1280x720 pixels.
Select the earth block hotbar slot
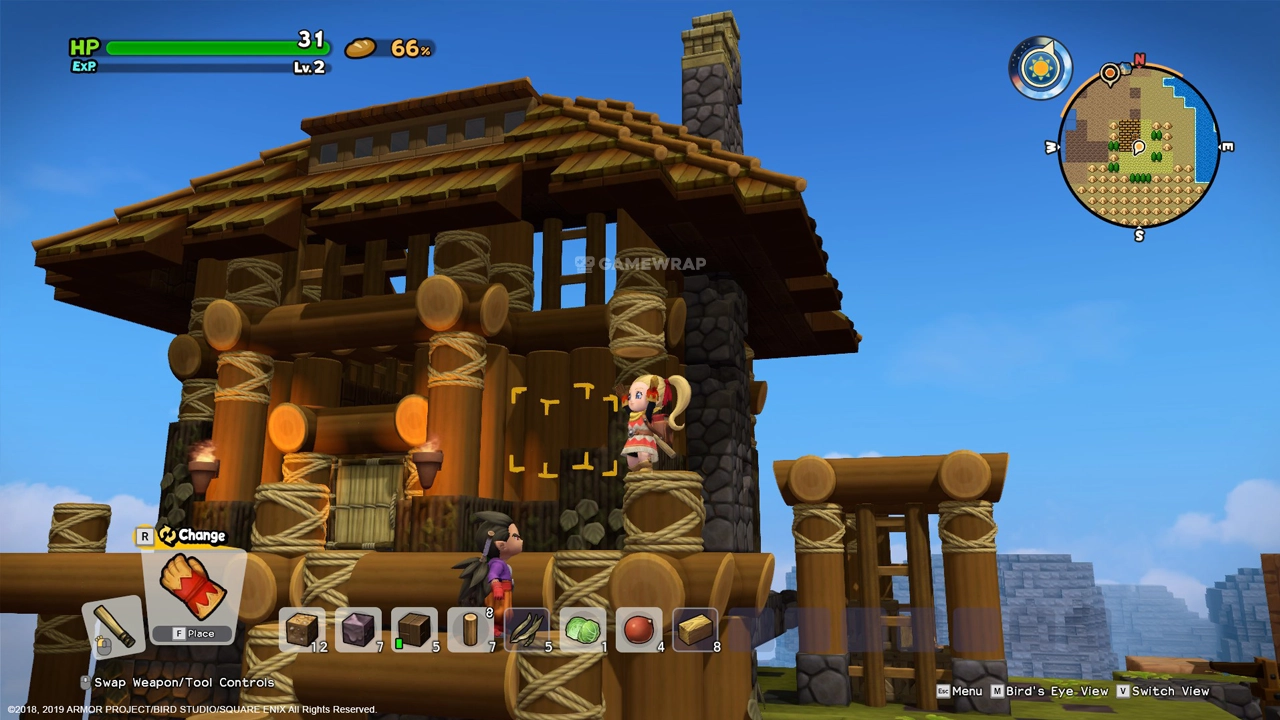(302, 629)
